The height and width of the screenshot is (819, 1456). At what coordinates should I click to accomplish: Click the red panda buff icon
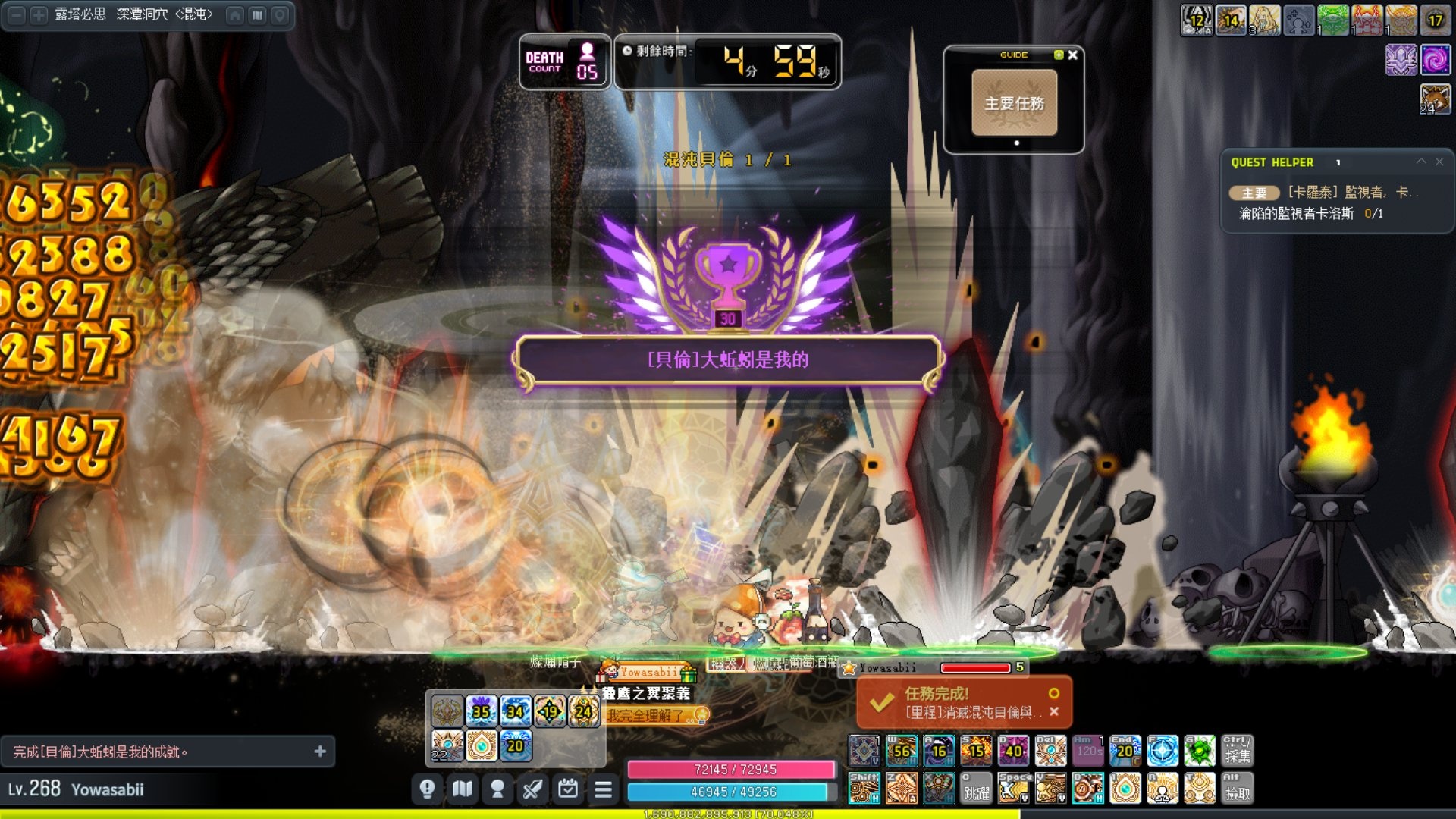(1435, 99)
